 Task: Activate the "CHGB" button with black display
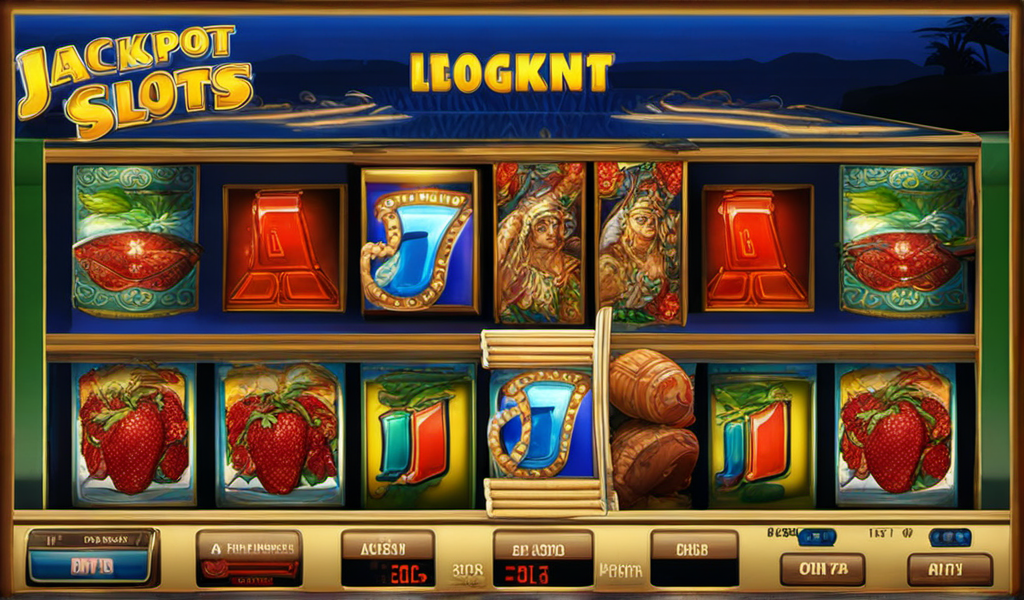point(694,558)
